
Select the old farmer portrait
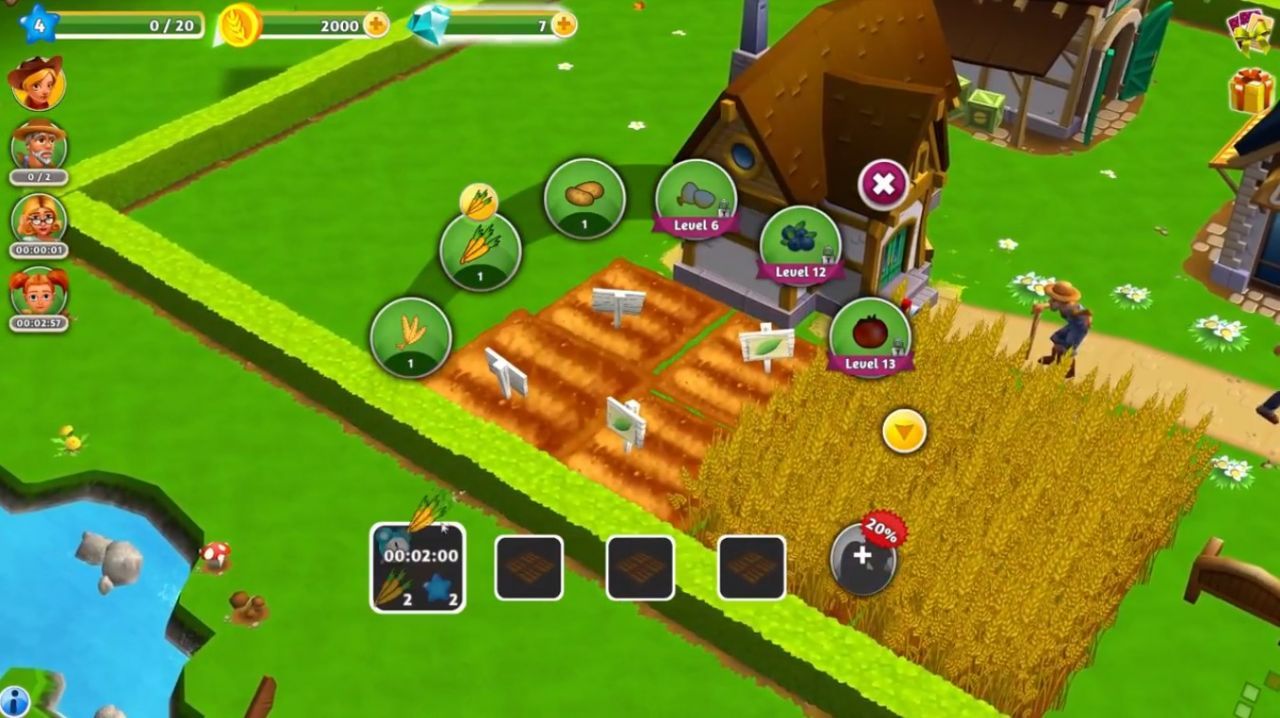click(x=39, y=145)
